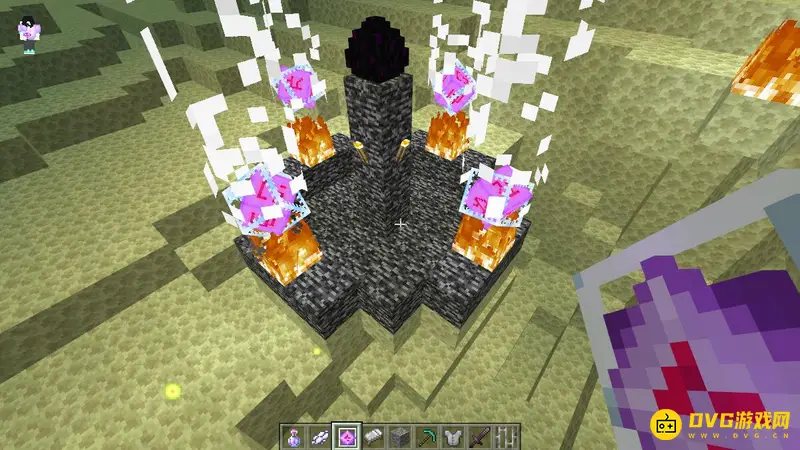Select the white bed hotbar slot

pos(373,435)
